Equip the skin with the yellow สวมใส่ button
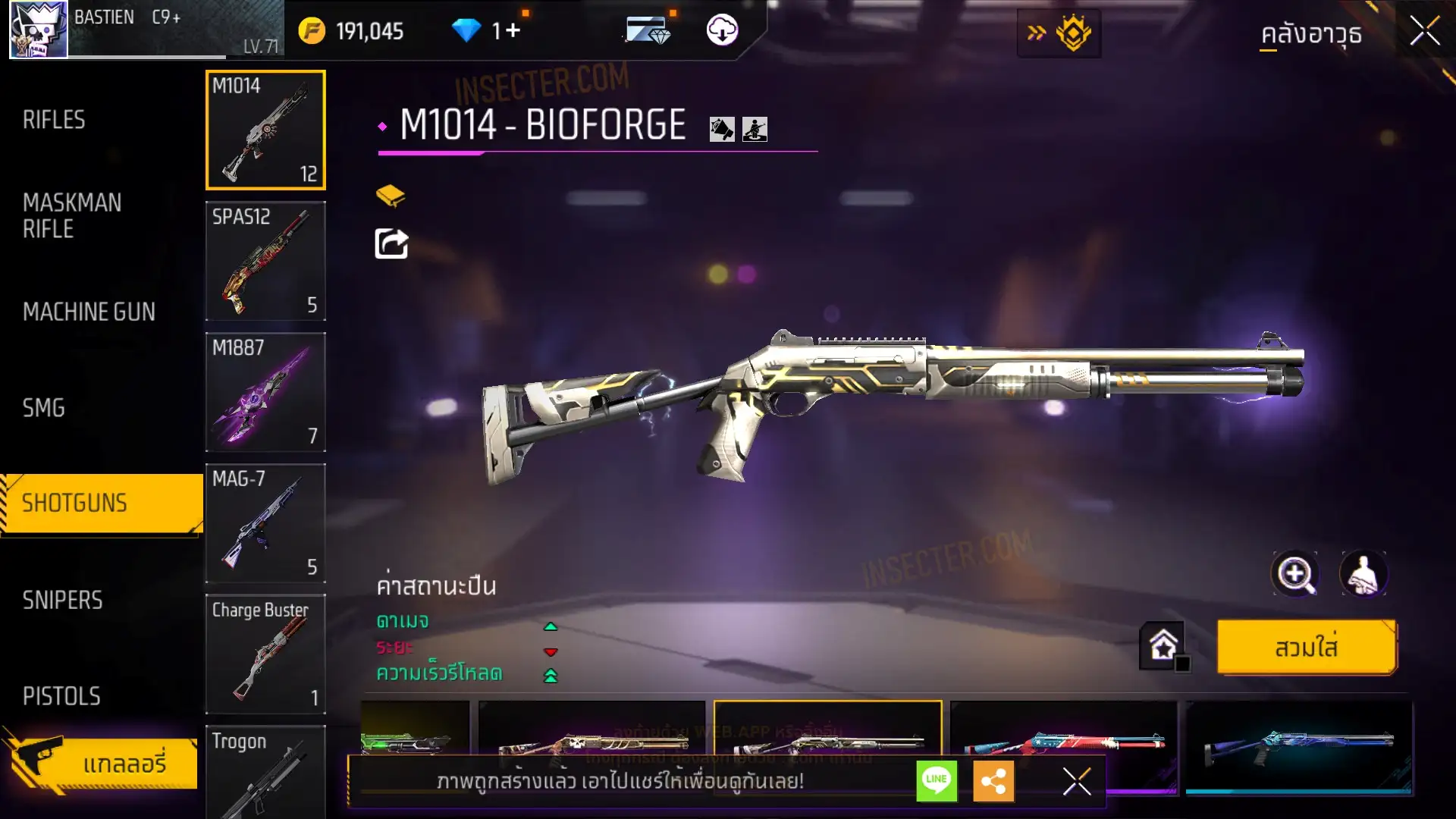 pyautogui.click(x=1306, y=647)
